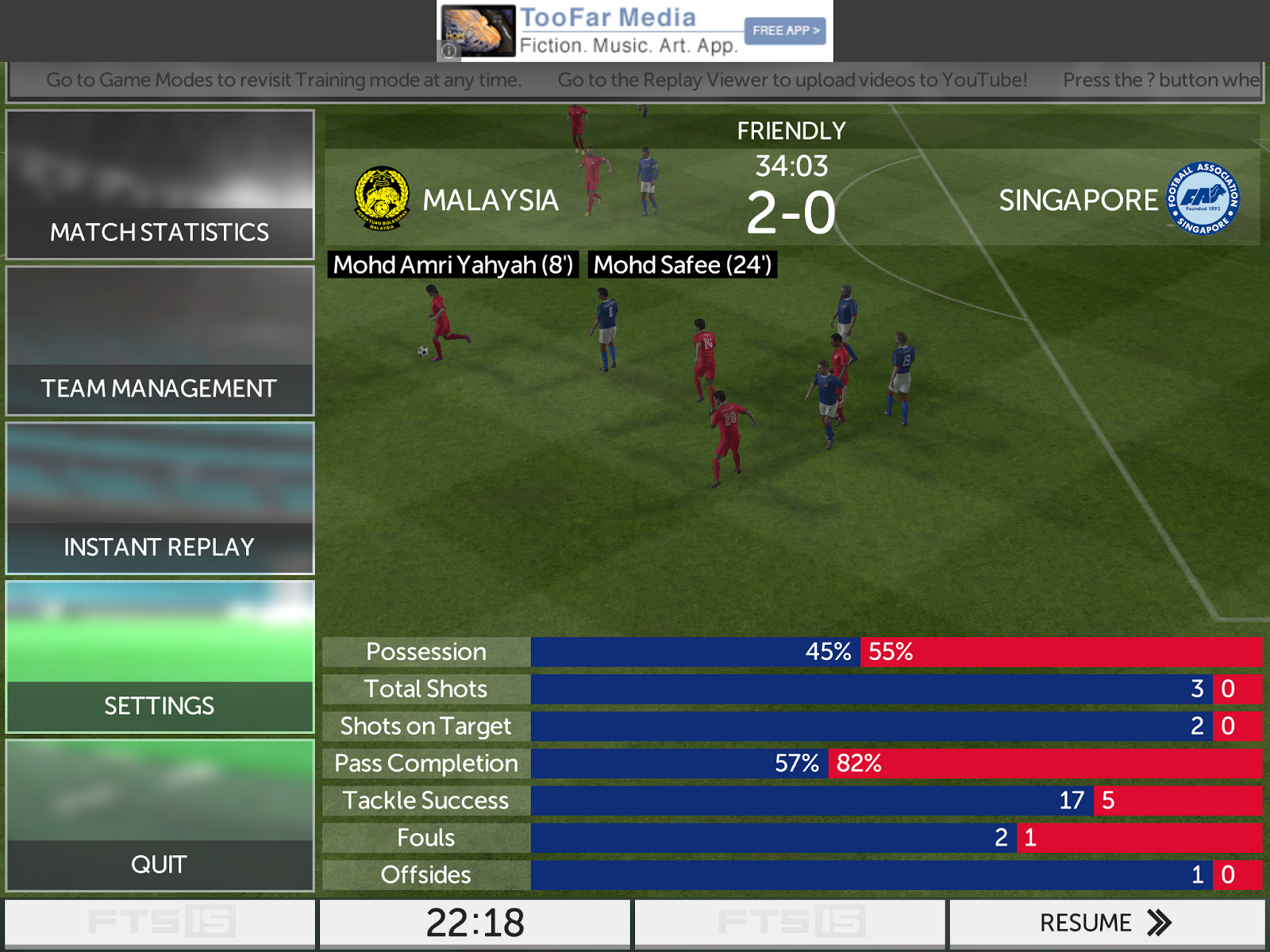
Task: Click the Possession percentage bar
Action: 873,651
